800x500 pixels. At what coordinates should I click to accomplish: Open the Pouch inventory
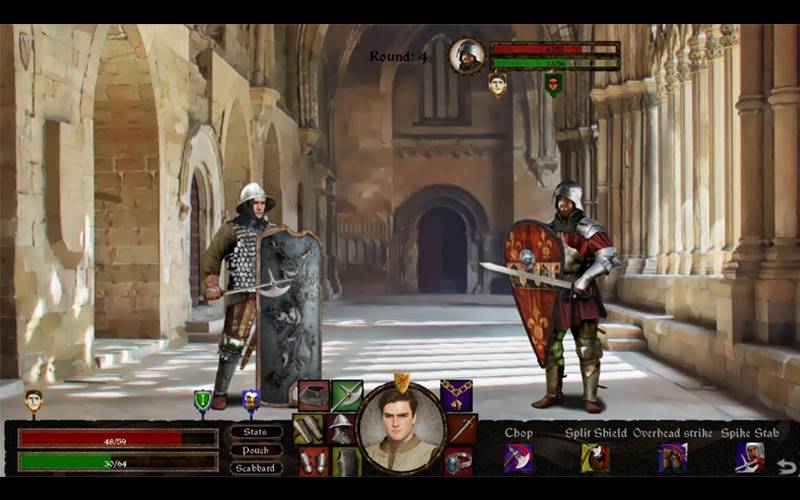(256, 450)
